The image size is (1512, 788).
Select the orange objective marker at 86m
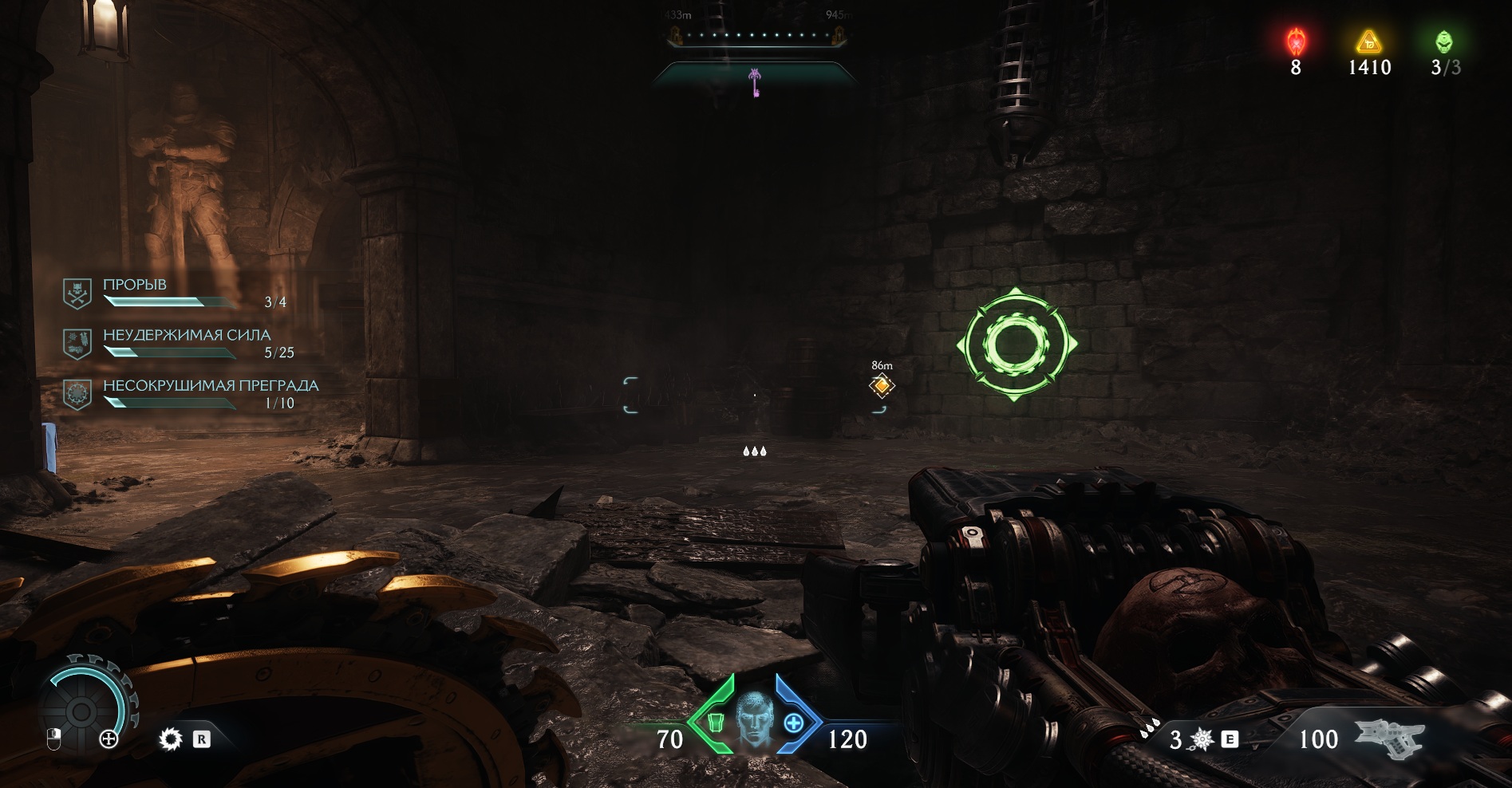[882, 386]
